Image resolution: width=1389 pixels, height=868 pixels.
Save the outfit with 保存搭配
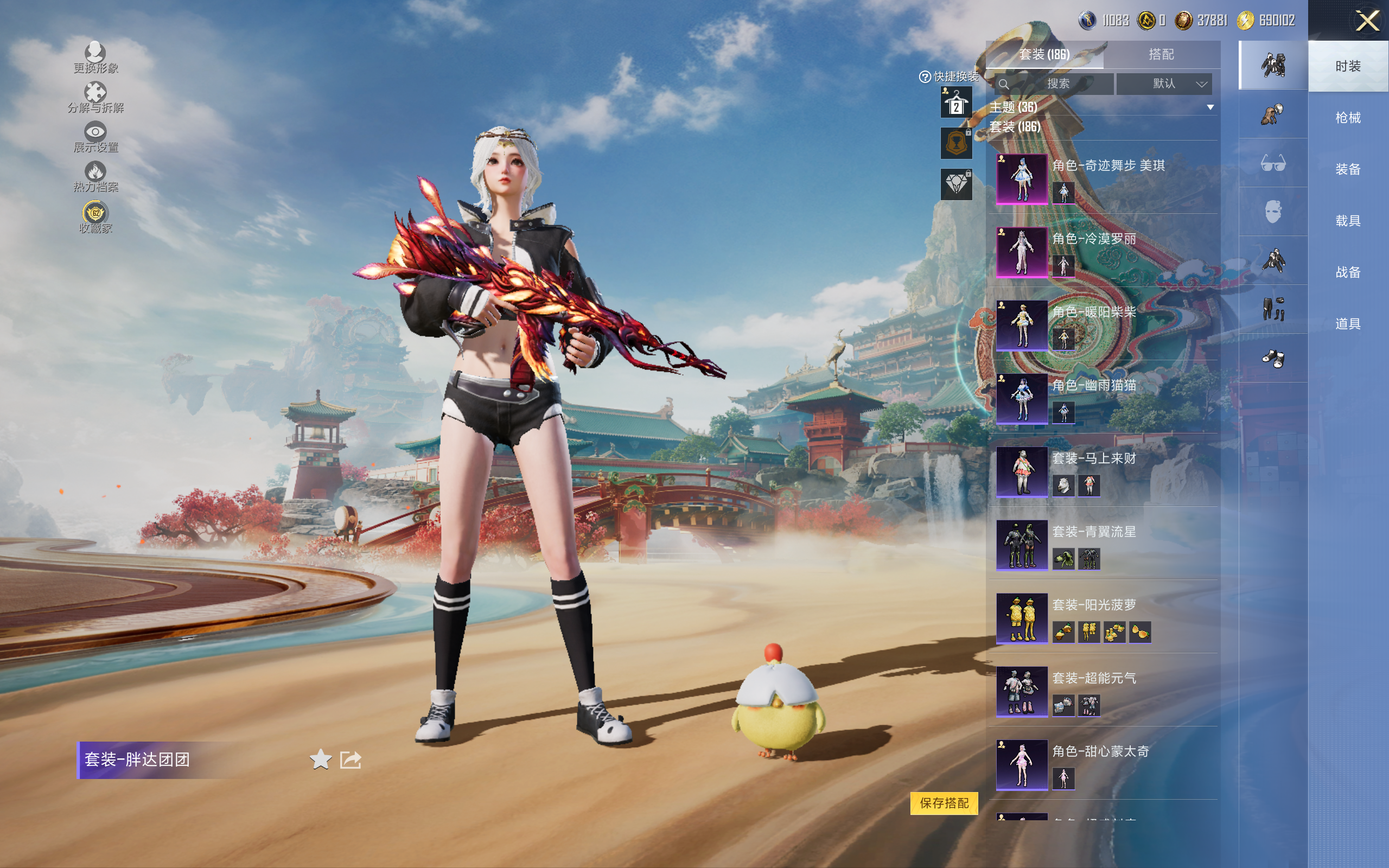point(944,803)
